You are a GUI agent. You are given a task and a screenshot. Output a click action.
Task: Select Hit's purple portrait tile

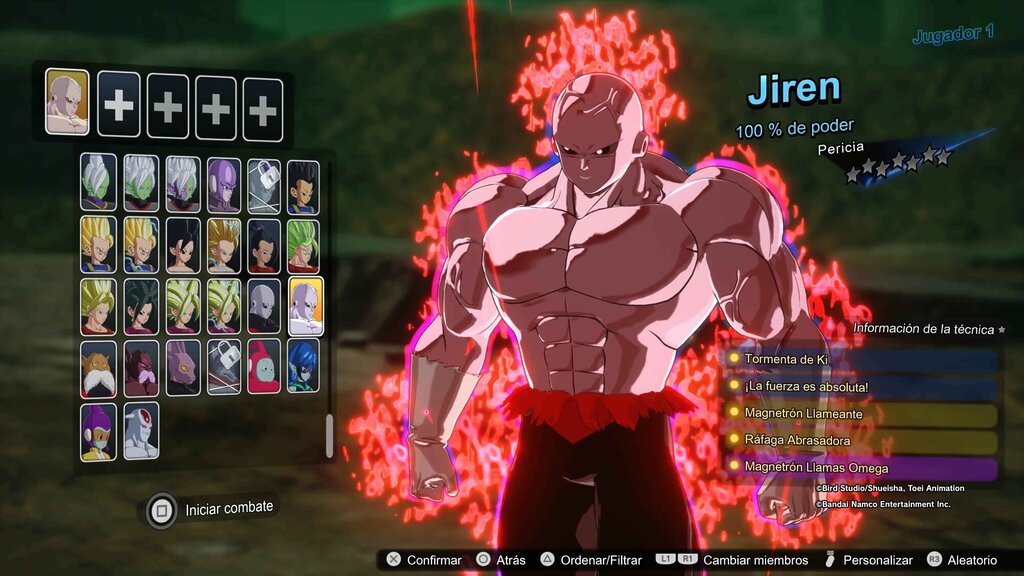click(x=224, y=184)
